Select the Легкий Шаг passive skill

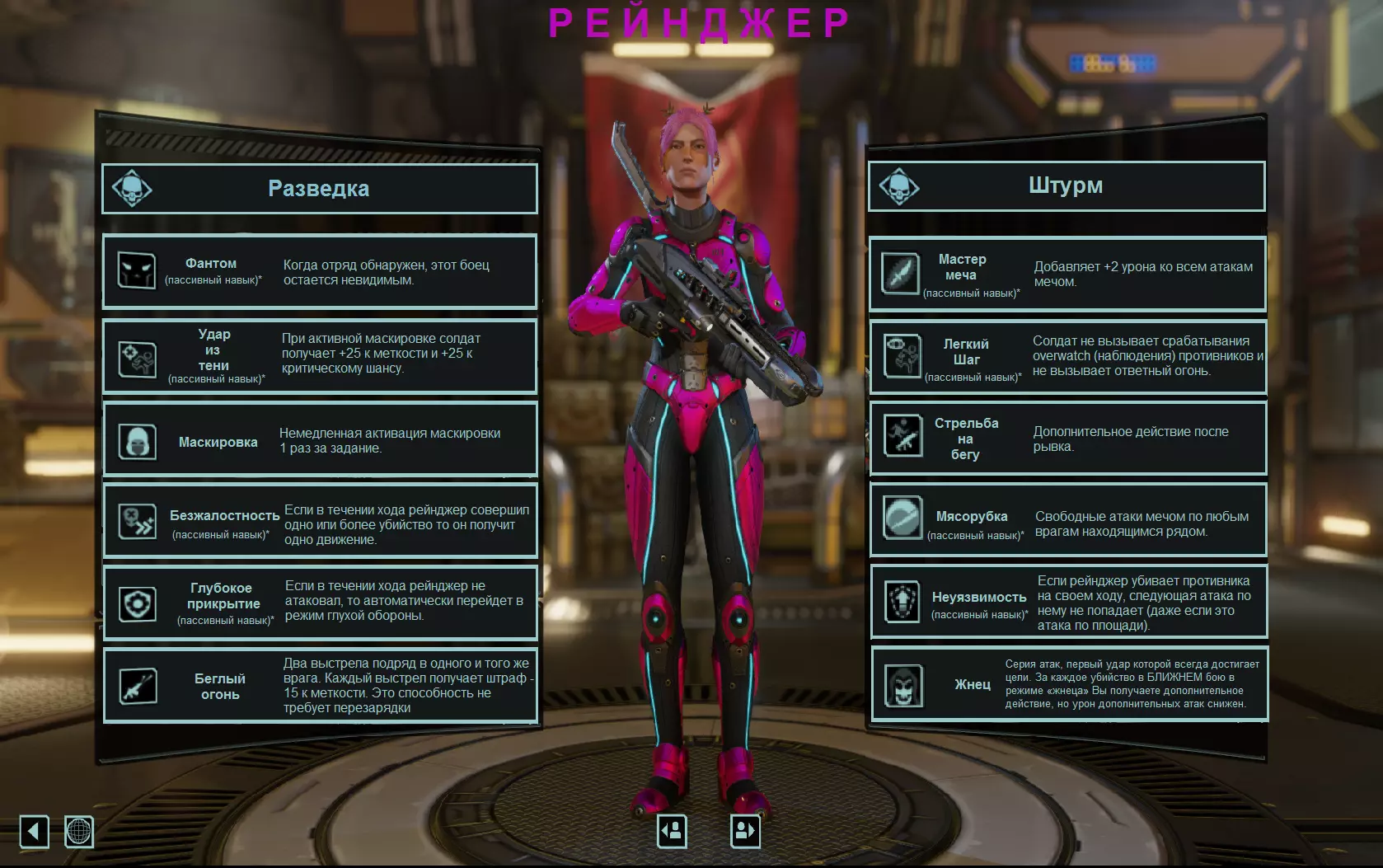(x=1067, y=356)
